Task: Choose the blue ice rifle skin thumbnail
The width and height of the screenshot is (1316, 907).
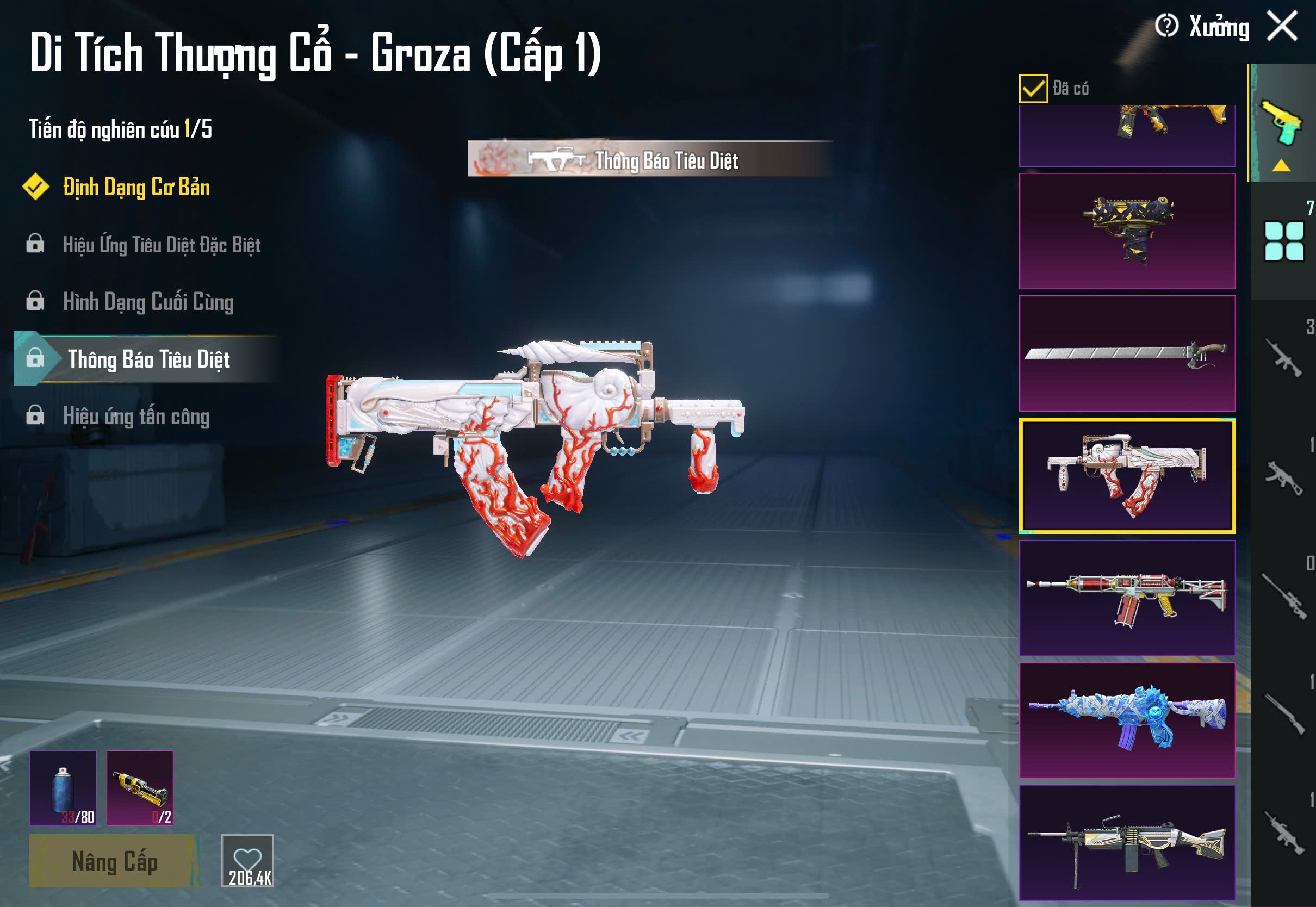Action: (x=1127, y=720)
